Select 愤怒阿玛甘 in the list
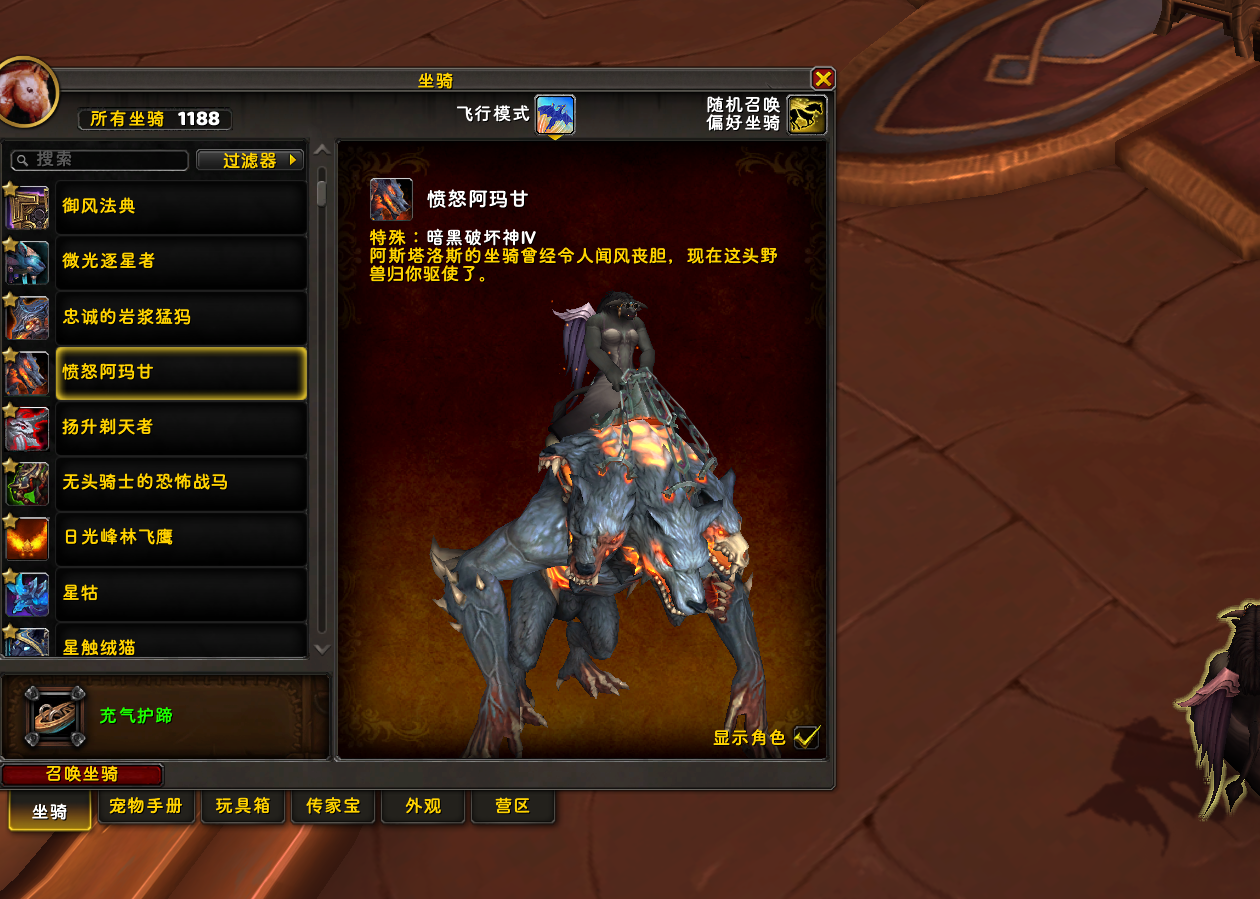Image resolution: width=1260 pixels, height=899 pixels. [180, 372]
